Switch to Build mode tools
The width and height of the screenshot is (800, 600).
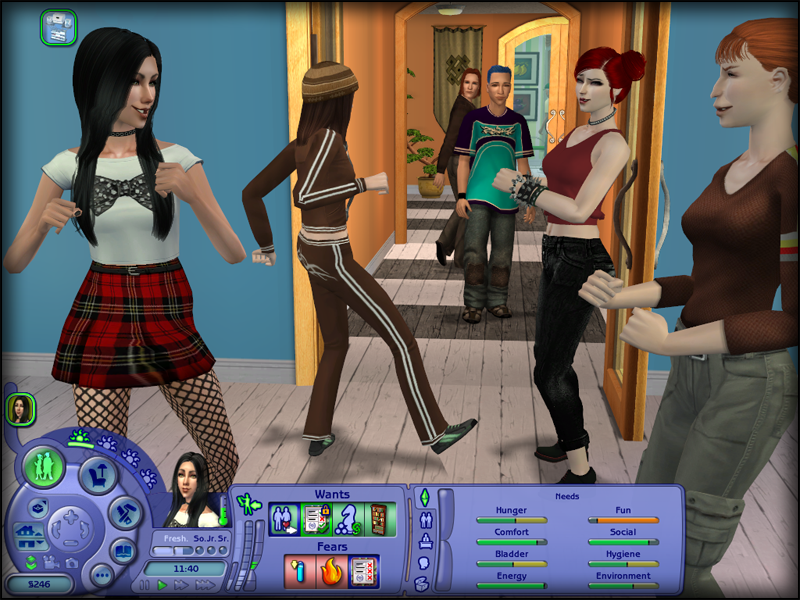[x=123, y=513]
